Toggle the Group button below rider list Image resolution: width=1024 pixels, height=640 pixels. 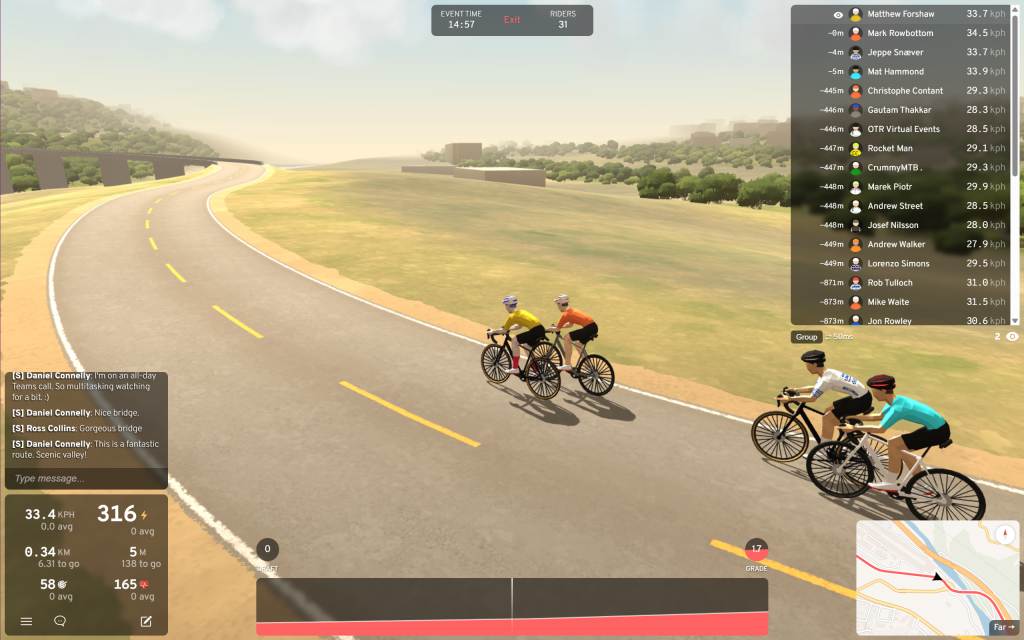807,337
